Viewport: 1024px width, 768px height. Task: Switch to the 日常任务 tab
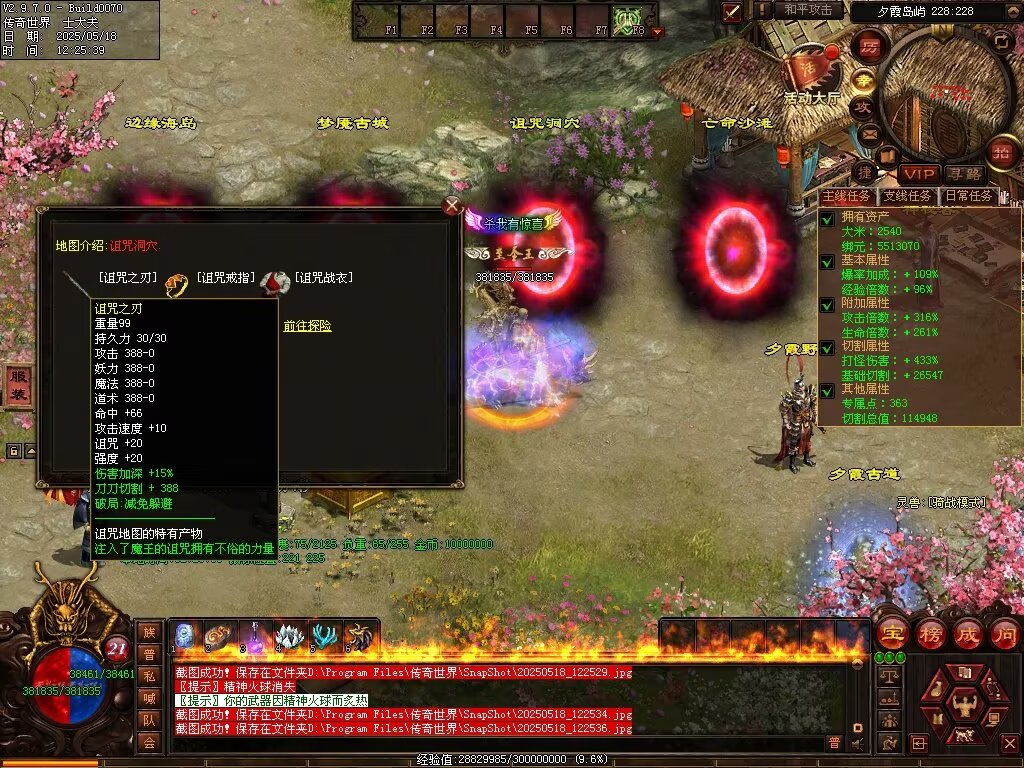pyautogui.click(x=969, y=197)
